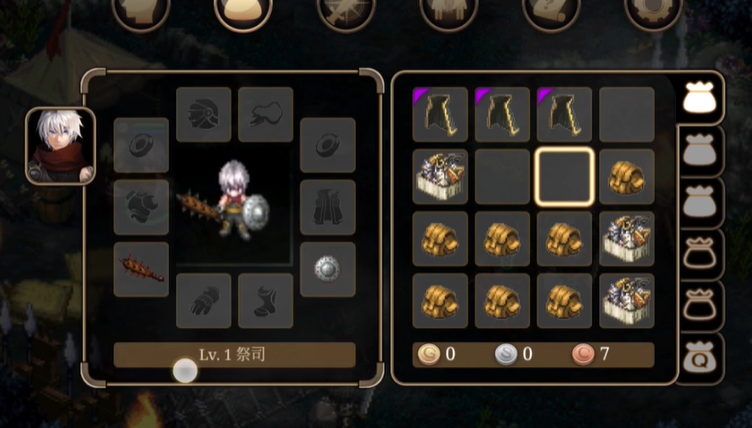
Task: Switch to the active white bag tab
Action: [701, 98]
